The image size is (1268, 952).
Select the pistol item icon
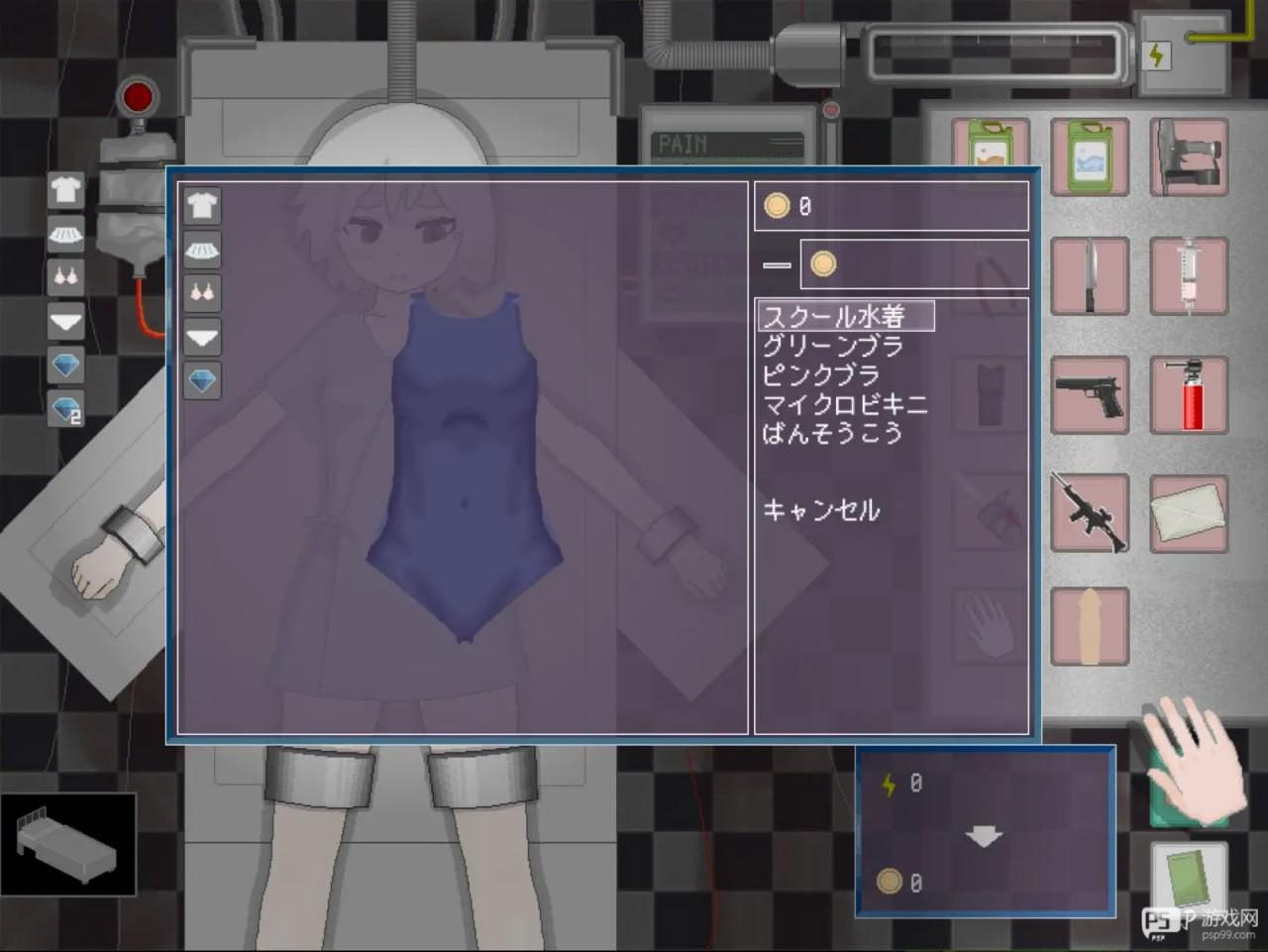[x=1089, y=395]
